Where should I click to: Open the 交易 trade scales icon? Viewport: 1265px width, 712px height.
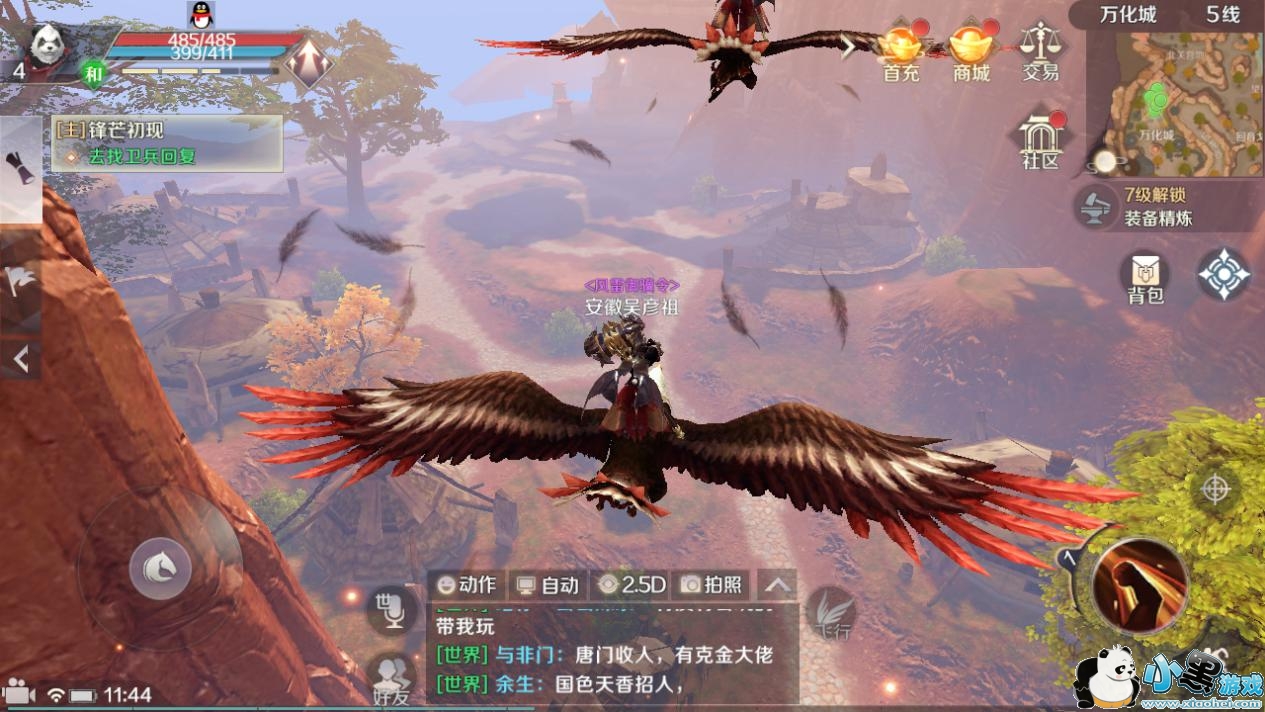click(1040, 52)
